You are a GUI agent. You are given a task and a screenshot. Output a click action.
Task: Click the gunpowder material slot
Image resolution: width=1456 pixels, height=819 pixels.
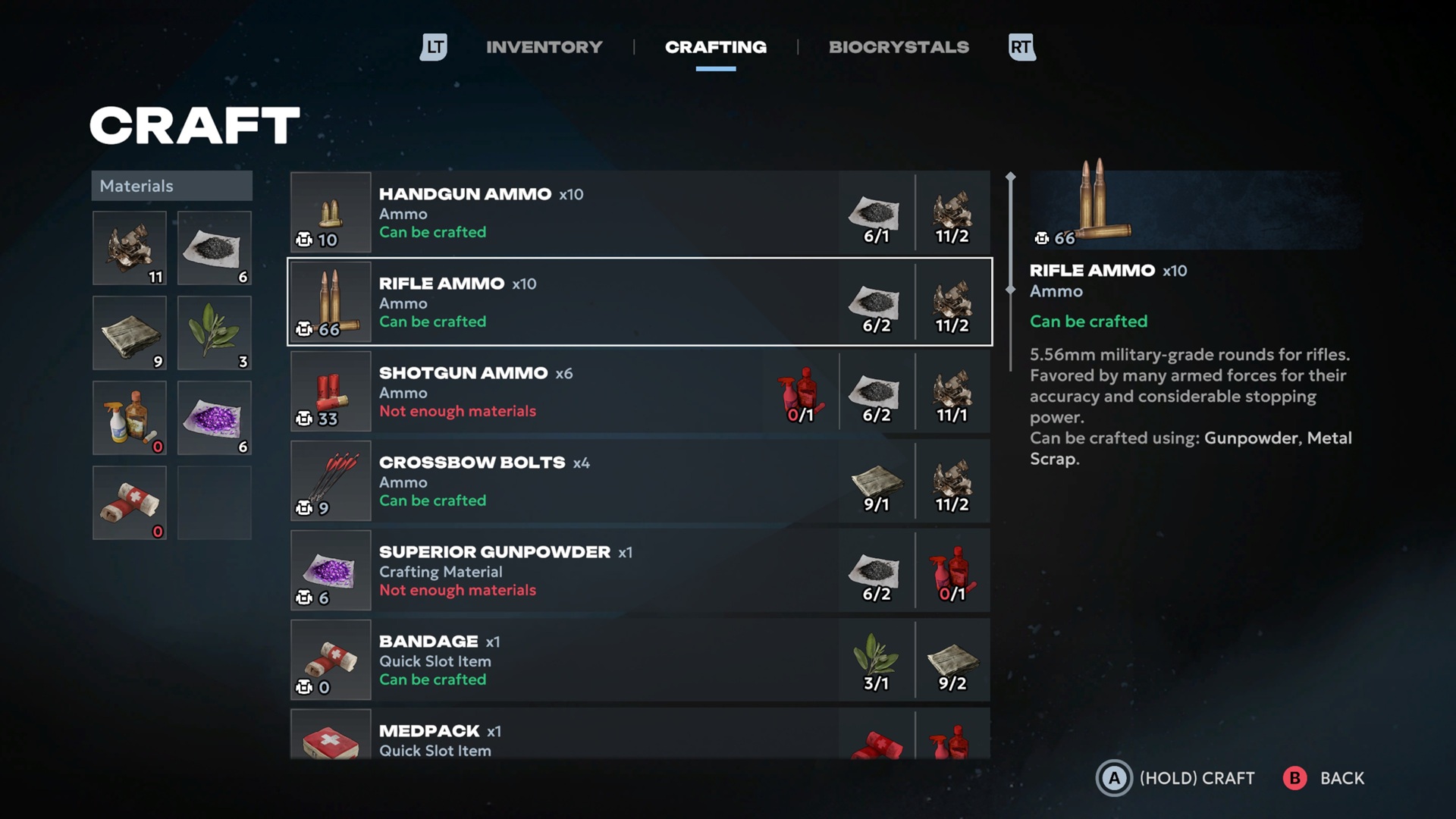215,248
